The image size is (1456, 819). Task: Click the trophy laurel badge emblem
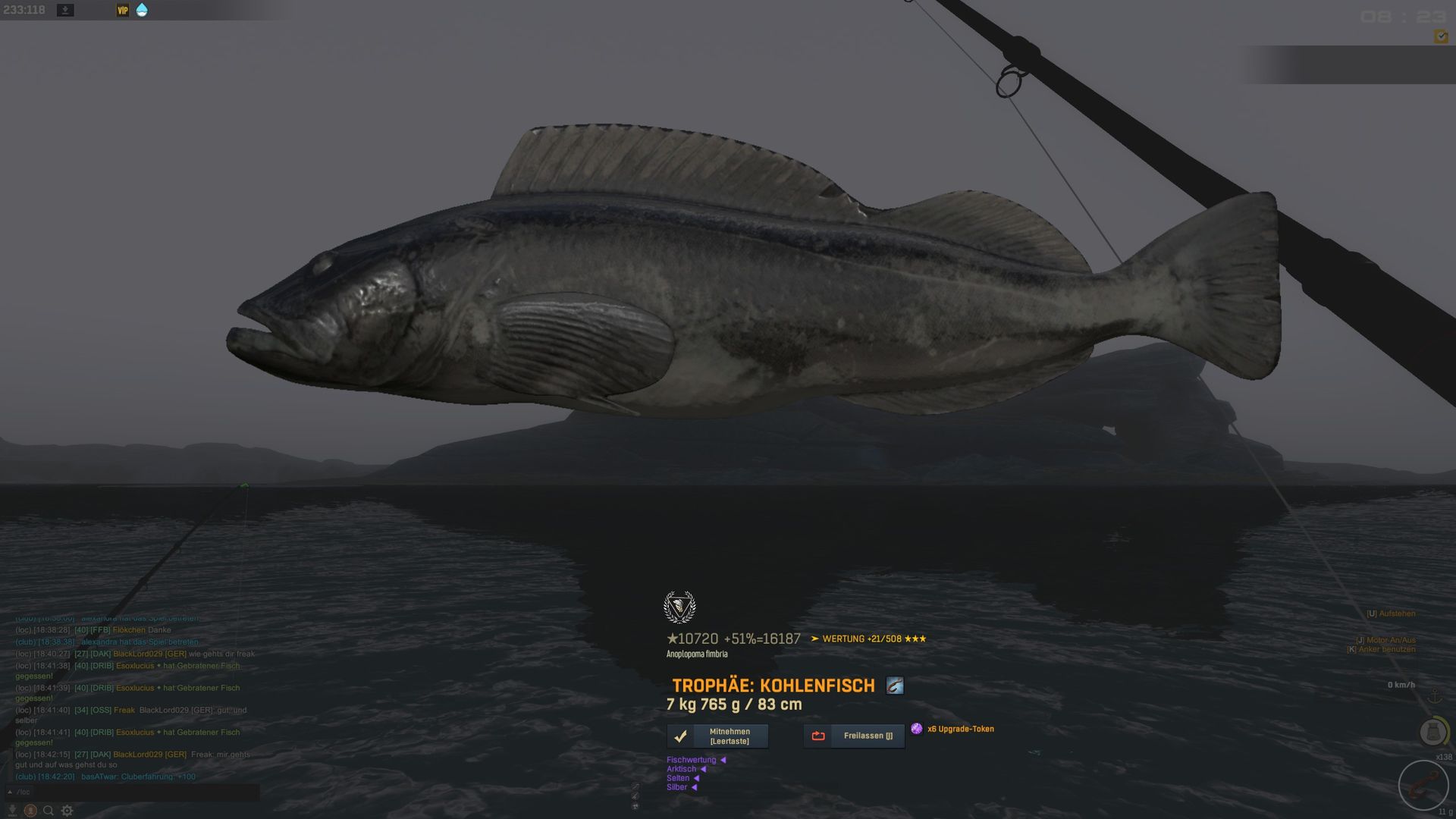coord(679,607)
